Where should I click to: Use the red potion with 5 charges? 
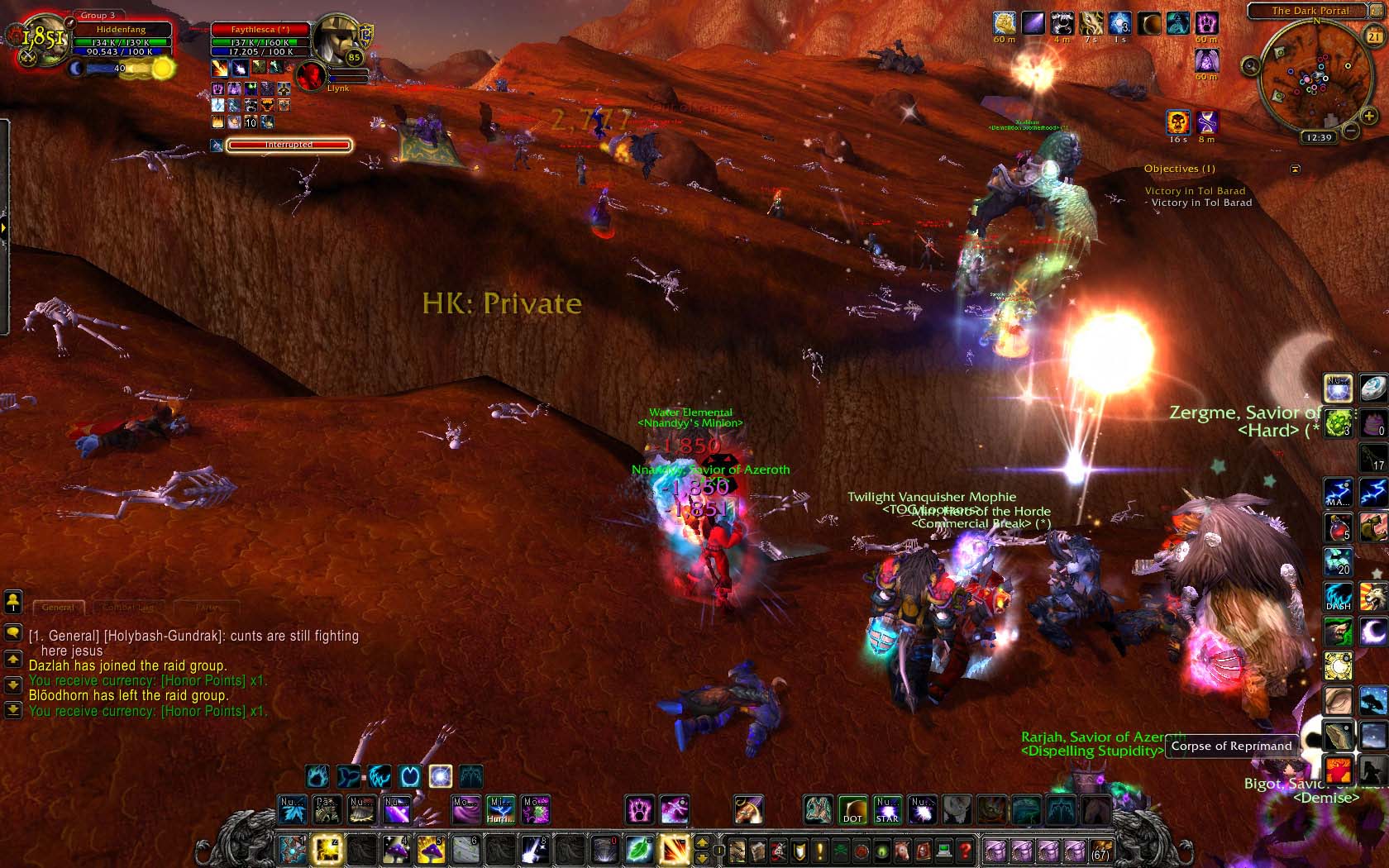click(1338, 527)
